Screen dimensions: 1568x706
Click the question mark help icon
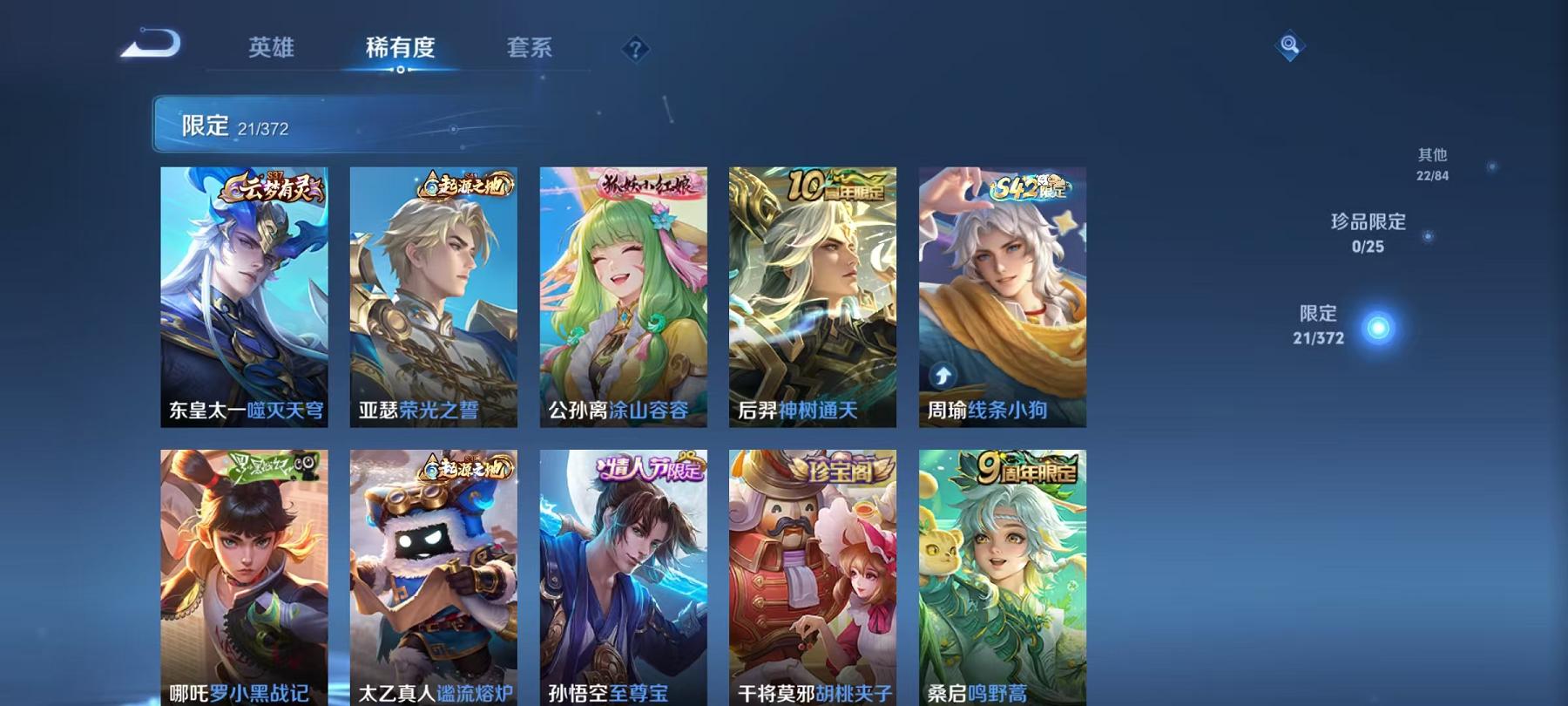(x=636, y=48)
